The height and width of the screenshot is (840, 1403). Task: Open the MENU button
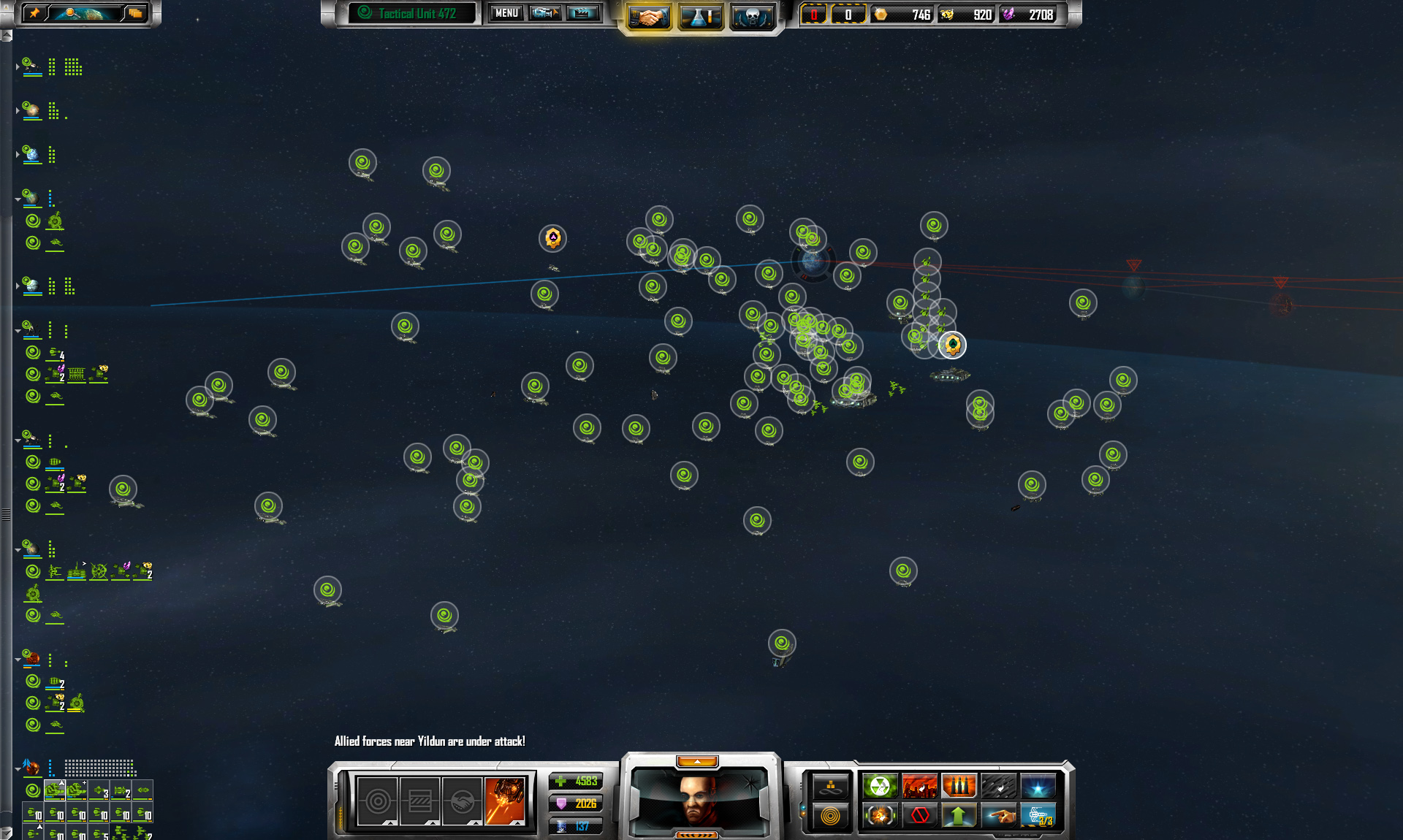(506, 13)
